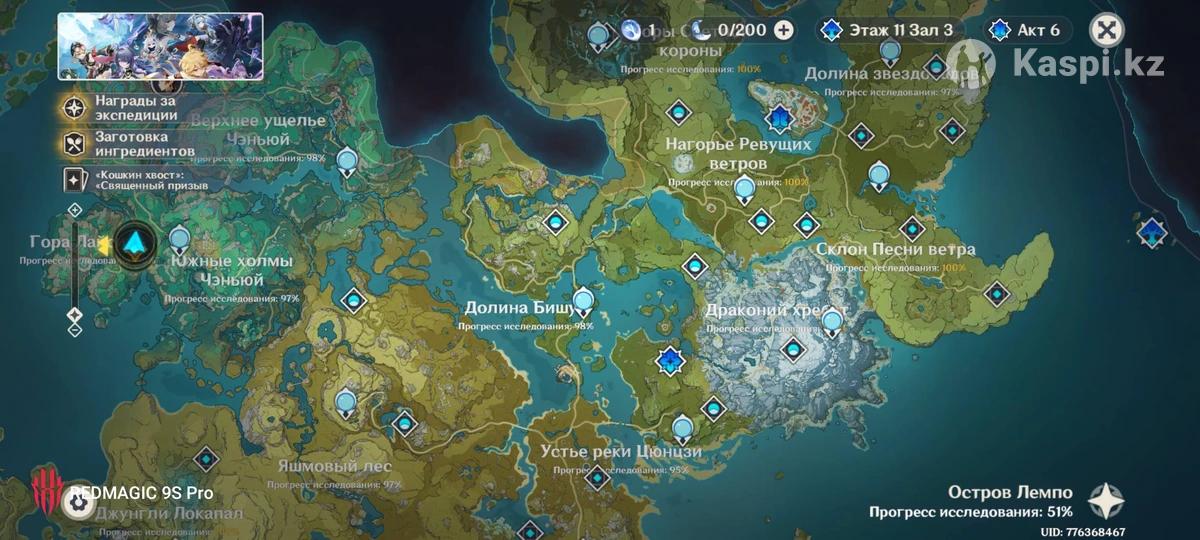Click the map zoom slider handle
Viewport: 1200px width, 540px height.
[74, 315]
